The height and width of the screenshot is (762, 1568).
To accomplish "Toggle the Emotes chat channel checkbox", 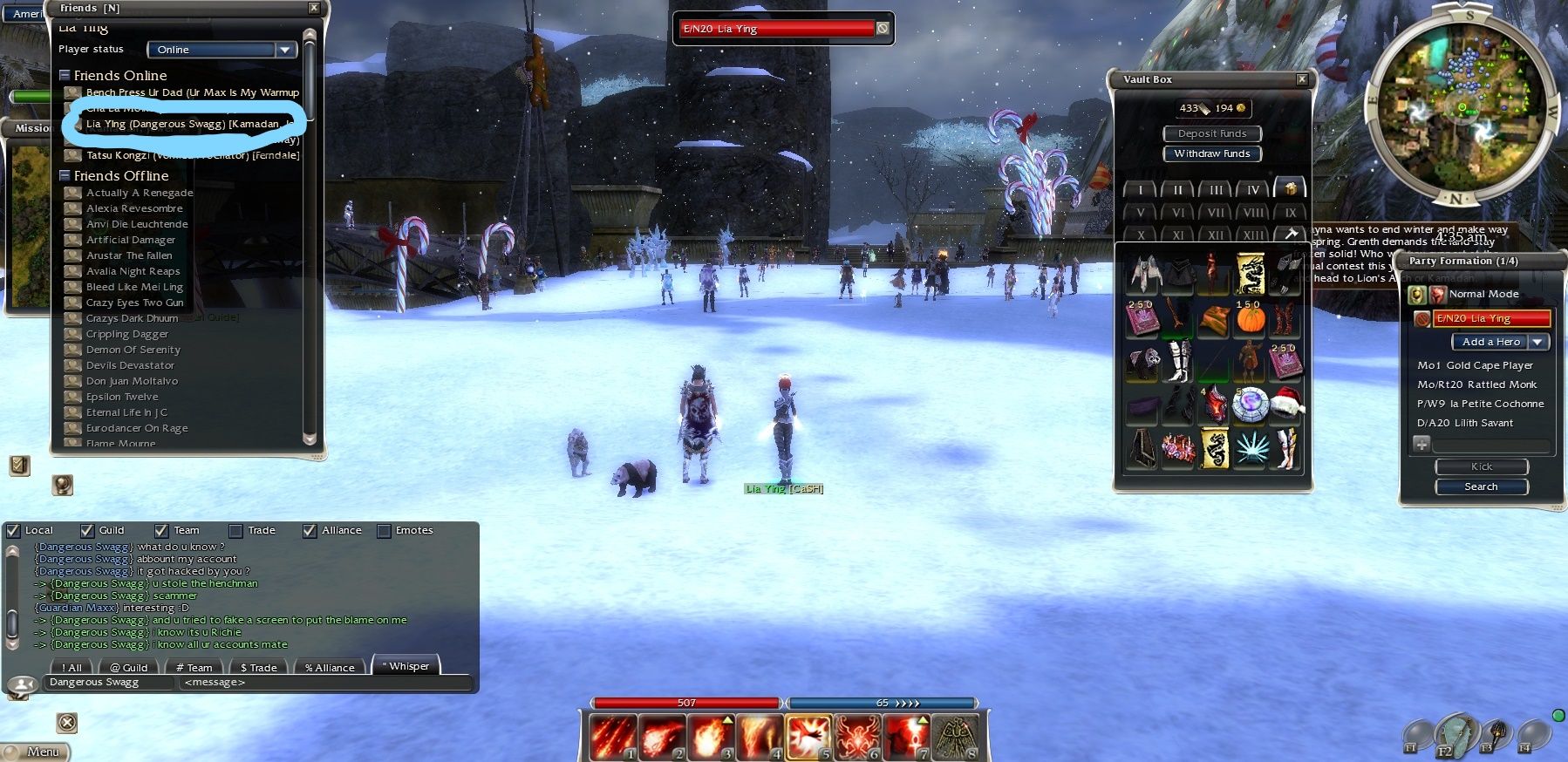I will point(384,530).
